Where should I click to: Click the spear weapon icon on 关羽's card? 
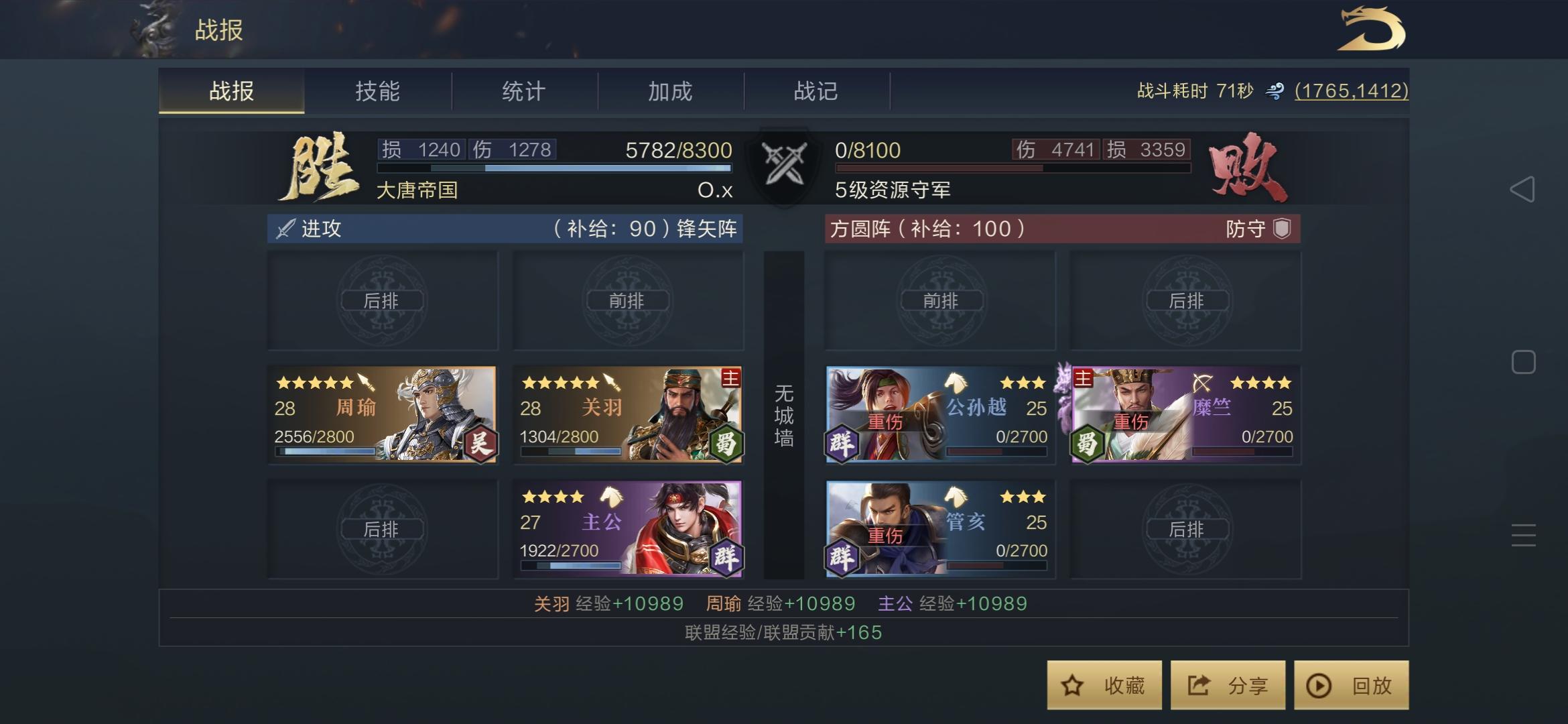point(612,382)
